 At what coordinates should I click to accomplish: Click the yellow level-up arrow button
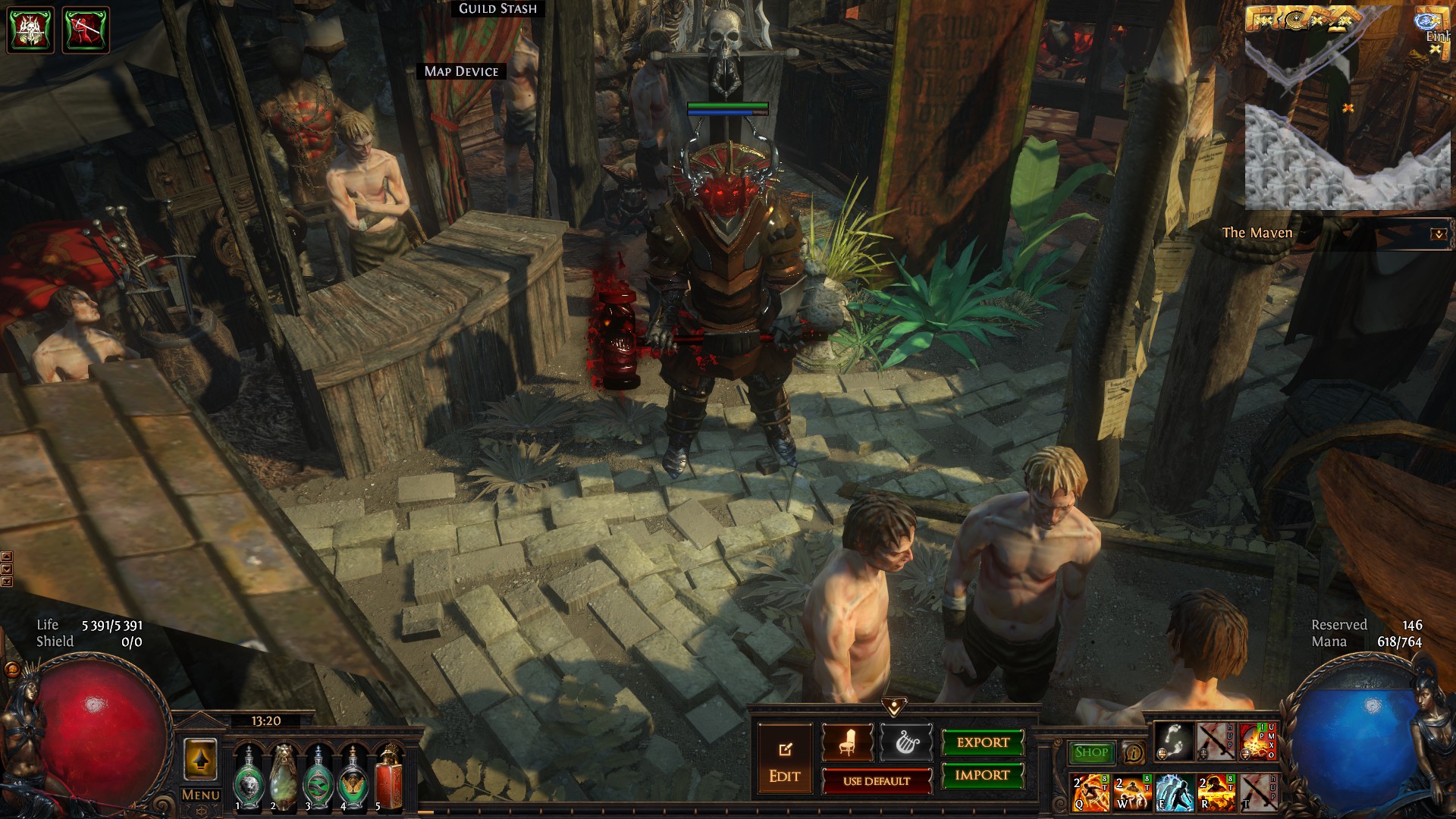pyautogui.click(x=200, y=759)
